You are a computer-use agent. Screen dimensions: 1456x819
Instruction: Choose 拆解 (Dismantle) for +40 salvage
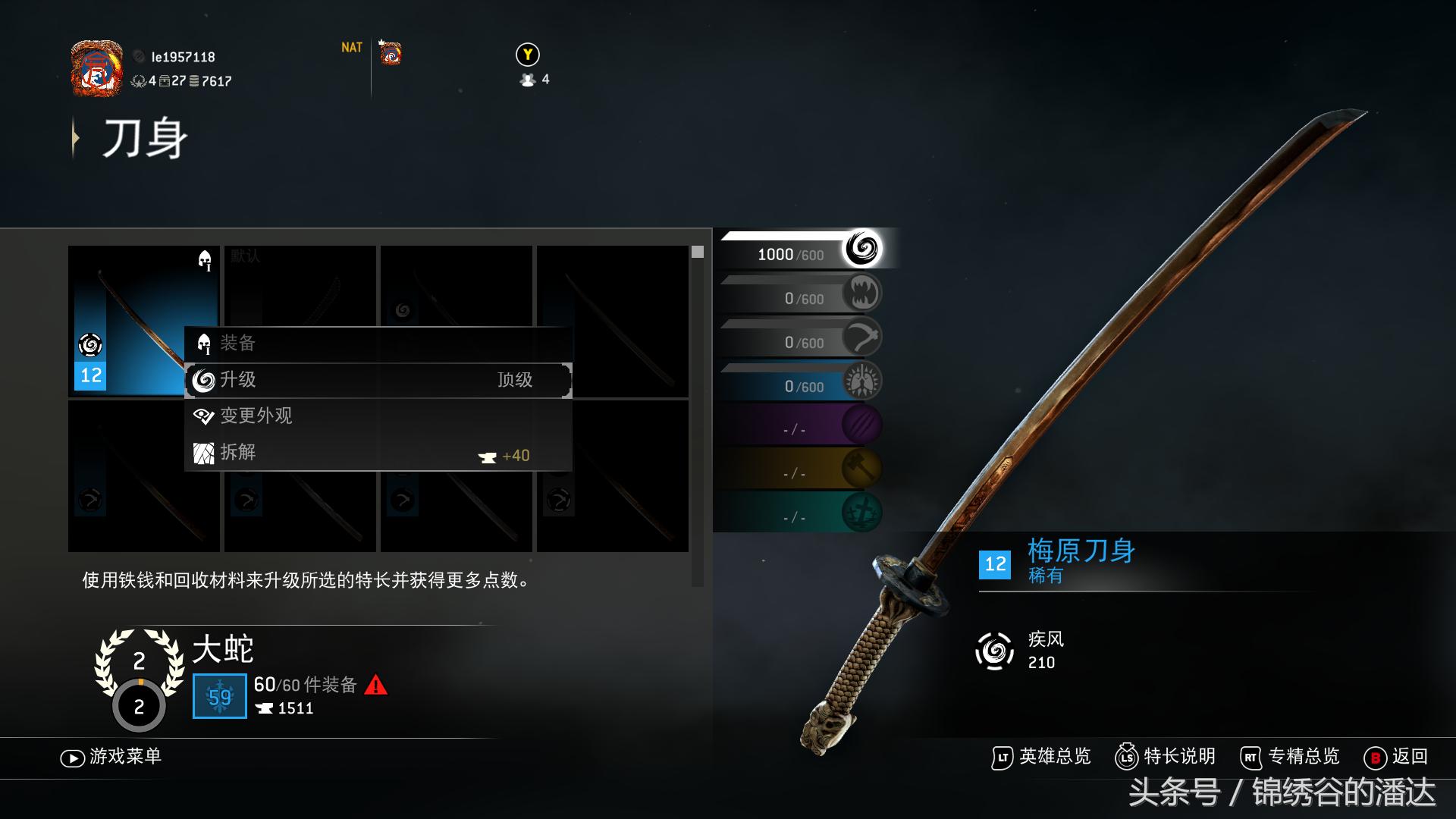pos(378,453)
